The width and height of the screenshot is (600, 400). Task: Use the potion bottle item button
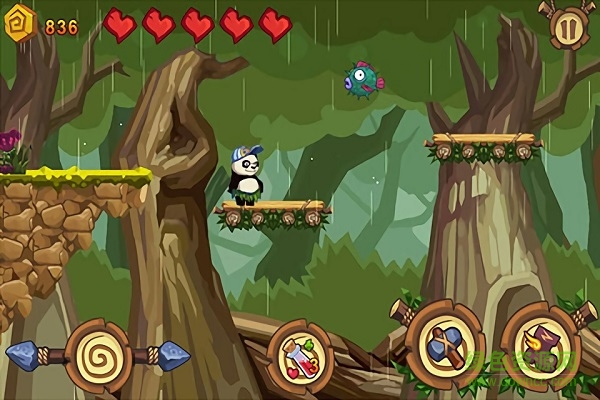coord(300,355)
